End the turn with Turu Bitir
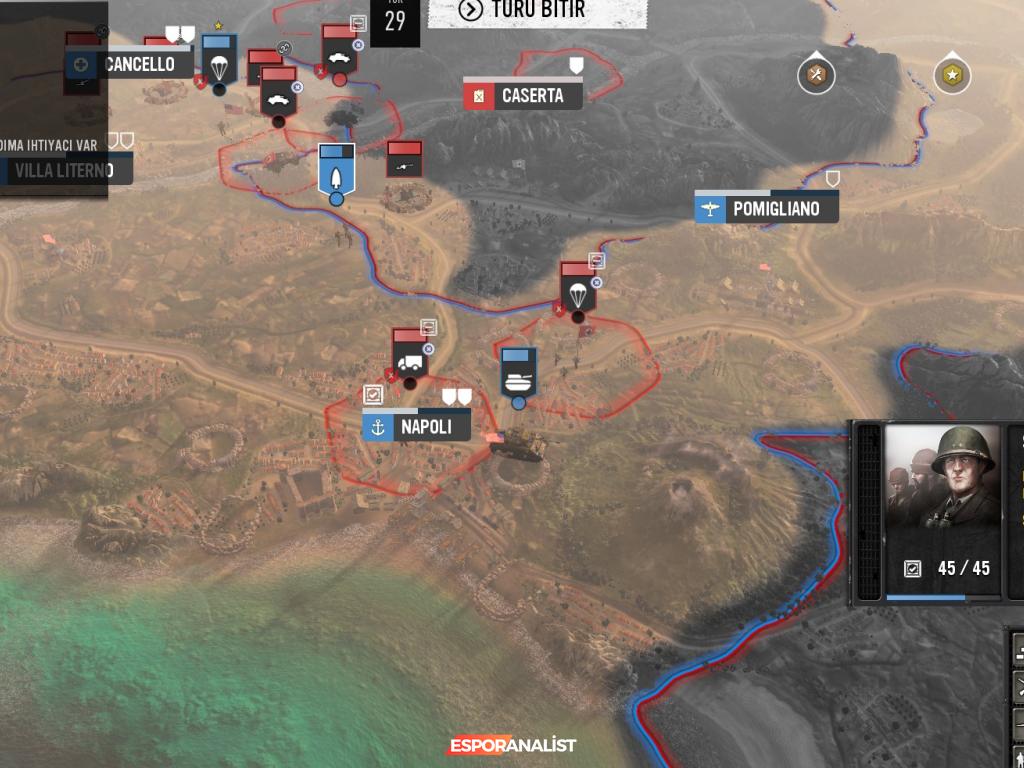 (537, 11)
